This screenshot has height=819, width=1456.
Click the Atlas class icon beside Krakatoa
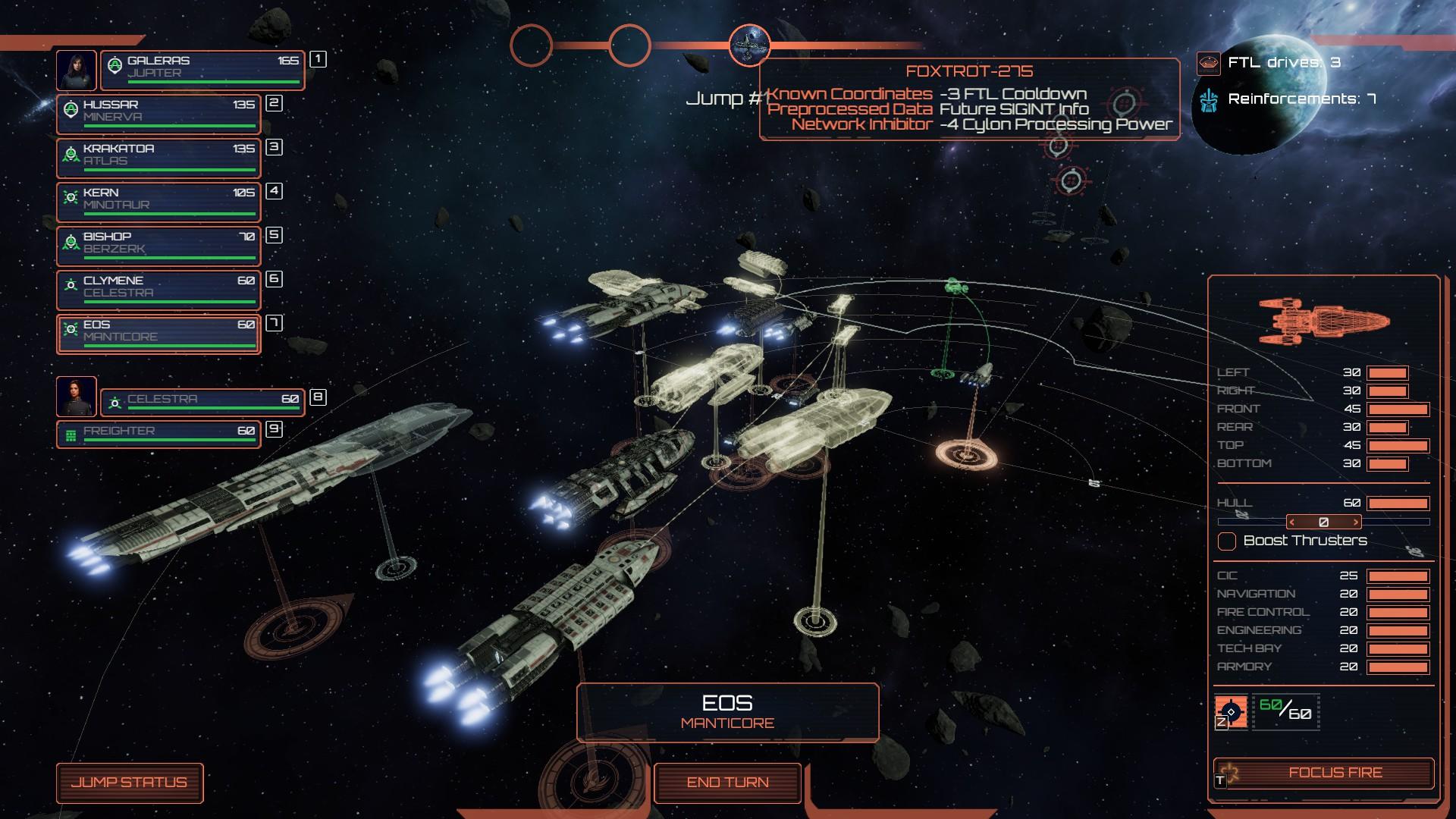[x=69, y=153]
